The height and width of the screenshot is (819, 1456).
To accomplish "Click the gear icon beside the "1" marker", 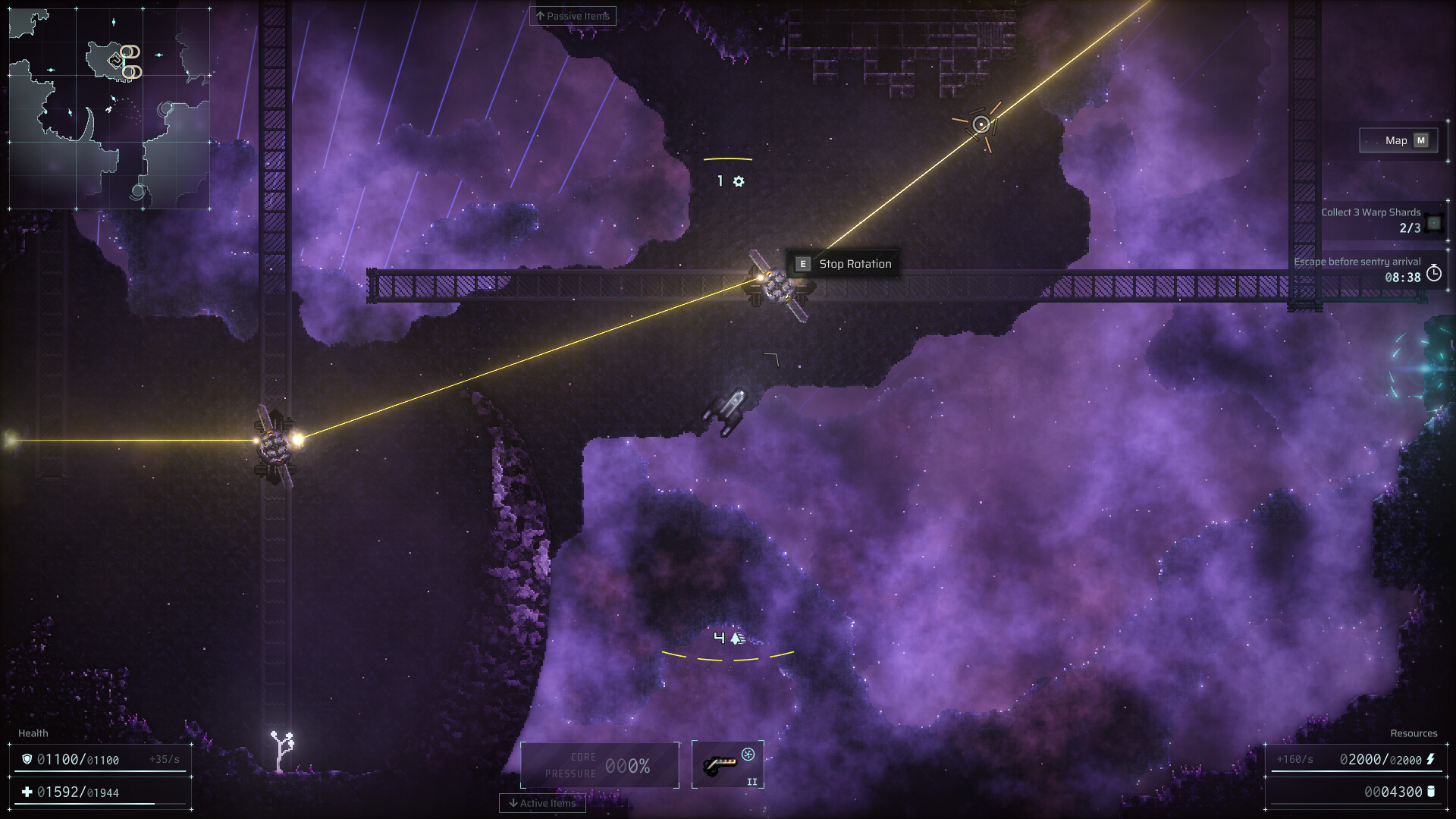I will click(x=739, y=181).
